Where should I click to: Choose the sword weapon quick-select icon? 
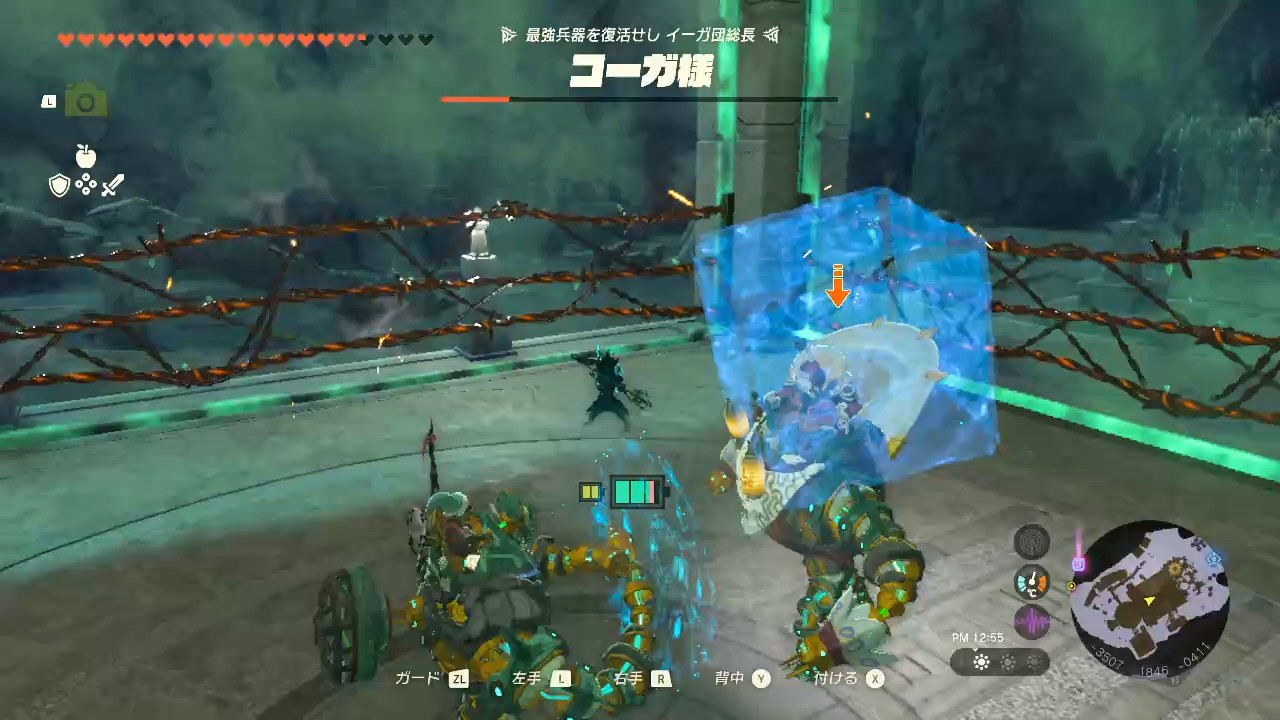(113, 185)
